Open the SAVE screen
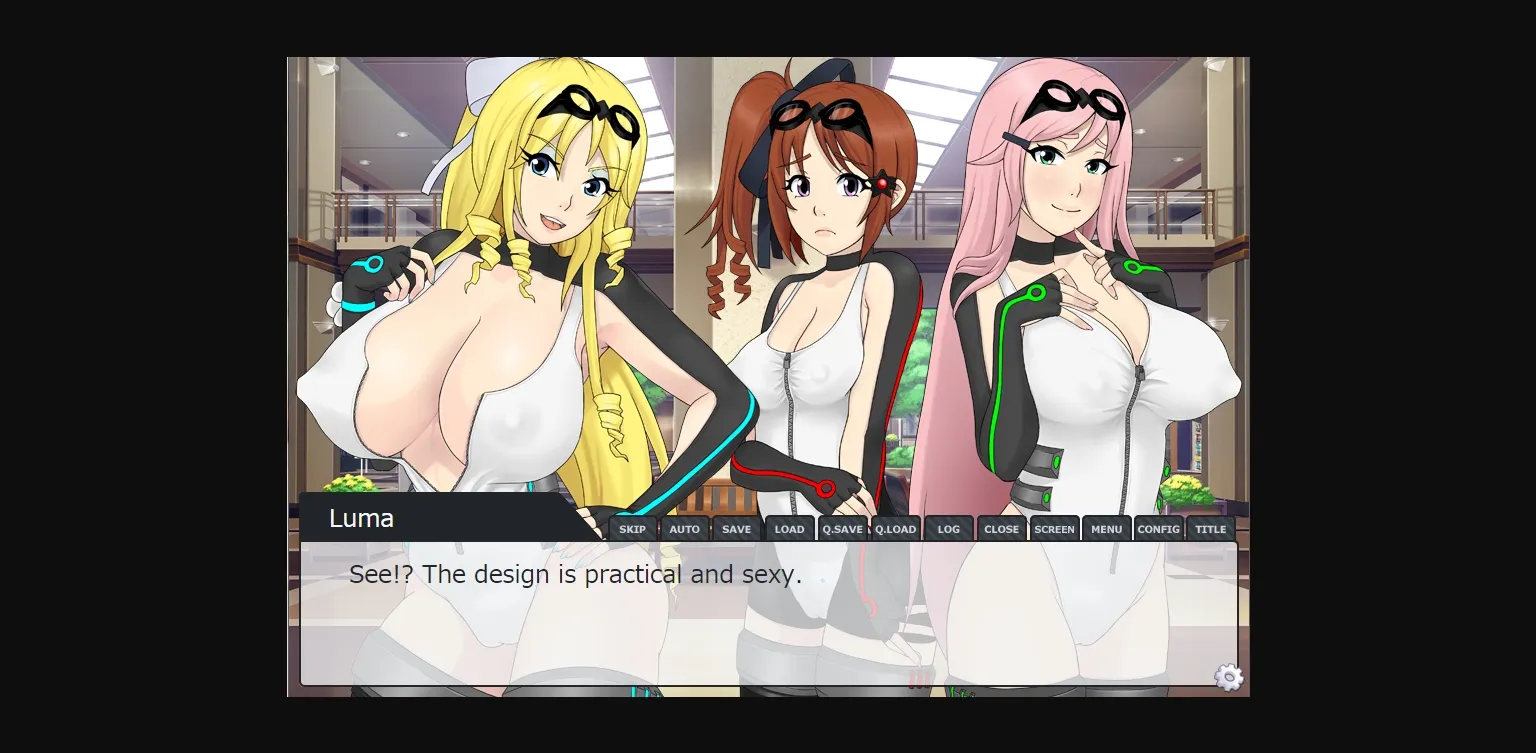 [737, 528]
